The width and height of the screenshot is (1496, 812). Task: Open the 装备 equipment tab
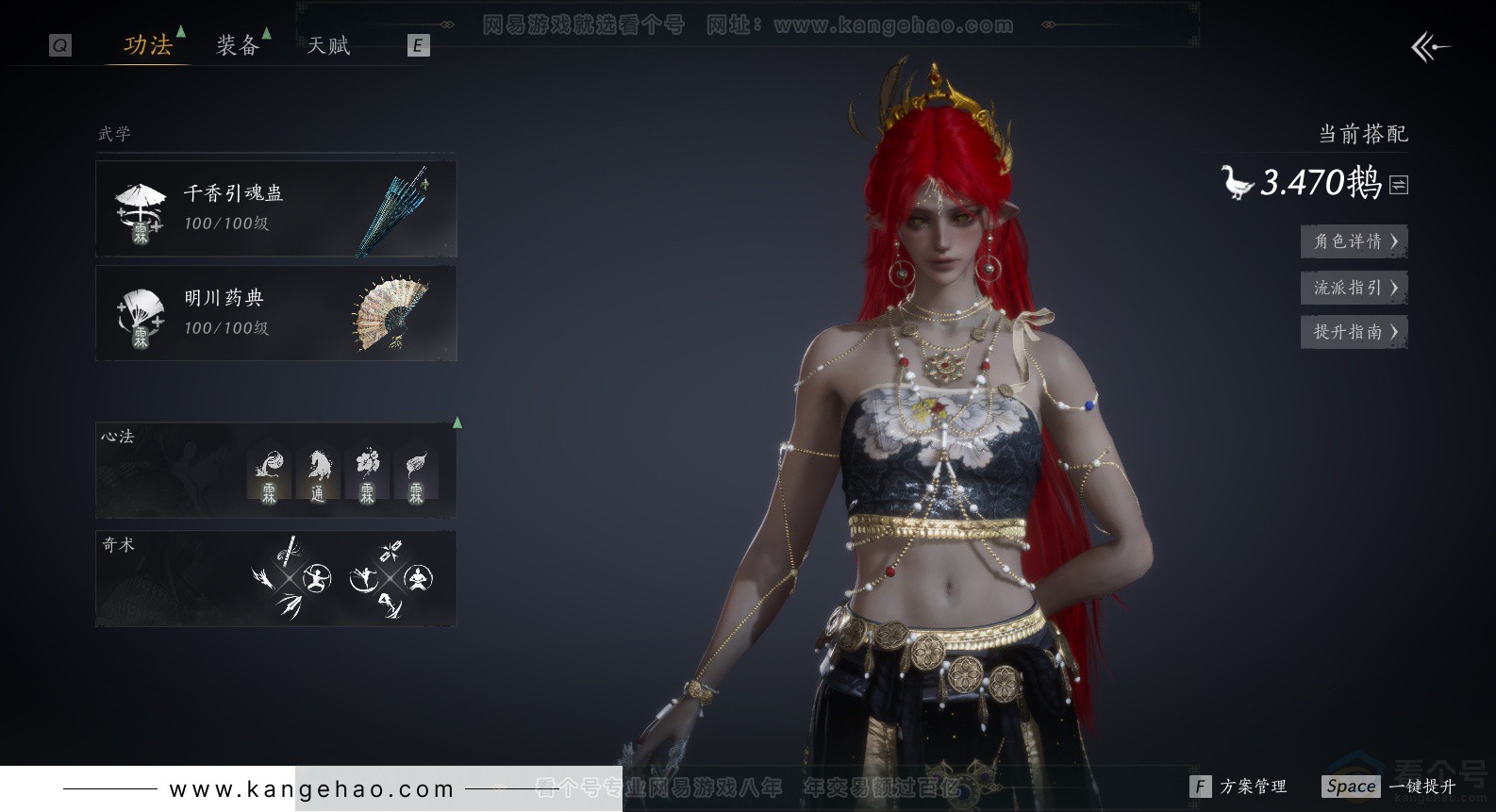(237, 45)
